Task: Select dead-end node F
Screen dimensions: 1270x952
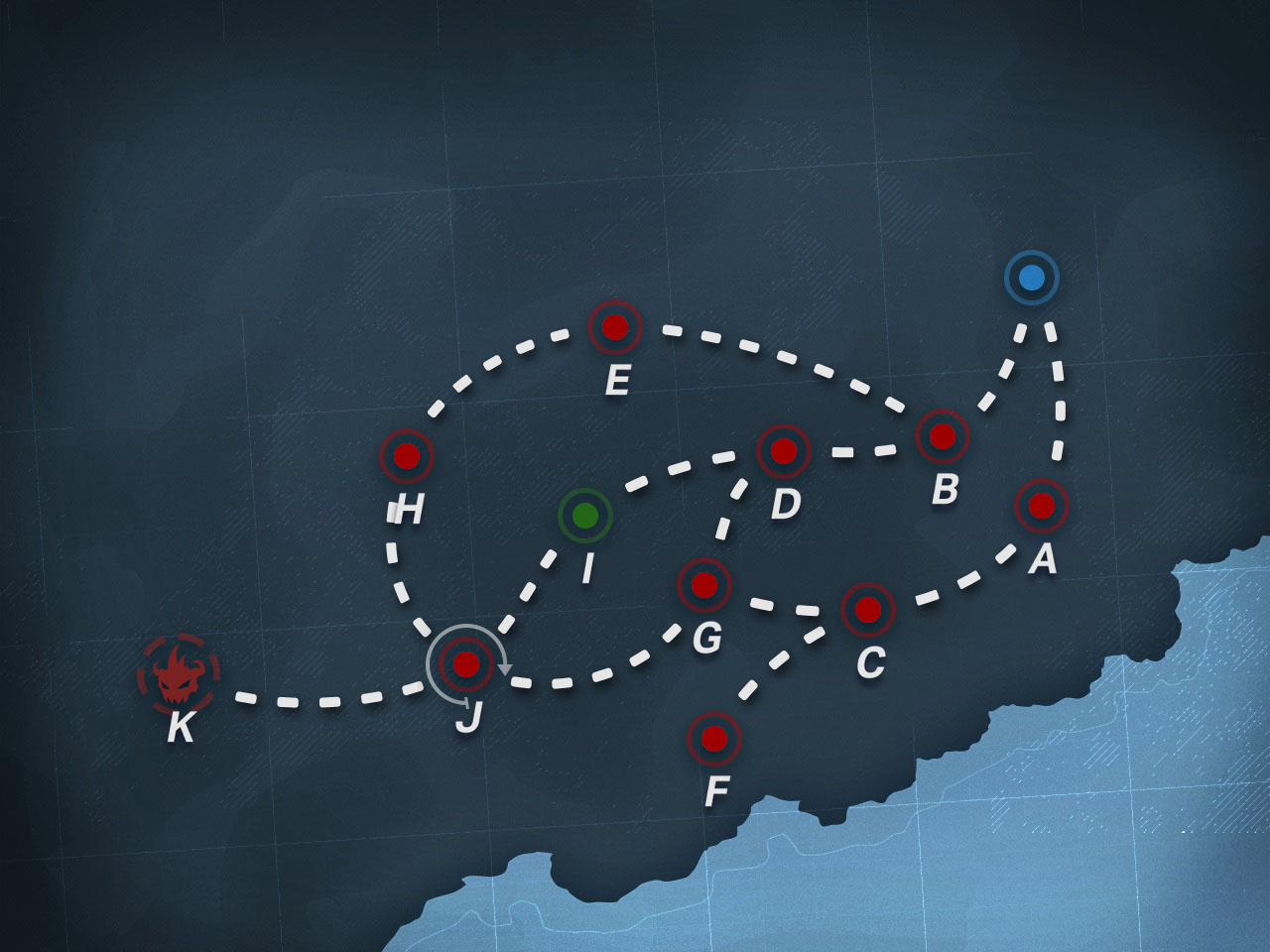Action: point(714,739)
